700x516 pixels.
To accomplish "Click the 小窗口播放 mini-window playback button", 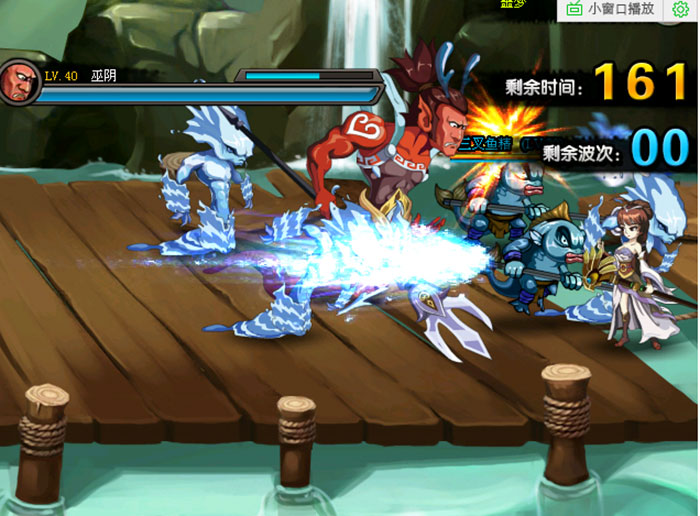I will click(612, 9).
